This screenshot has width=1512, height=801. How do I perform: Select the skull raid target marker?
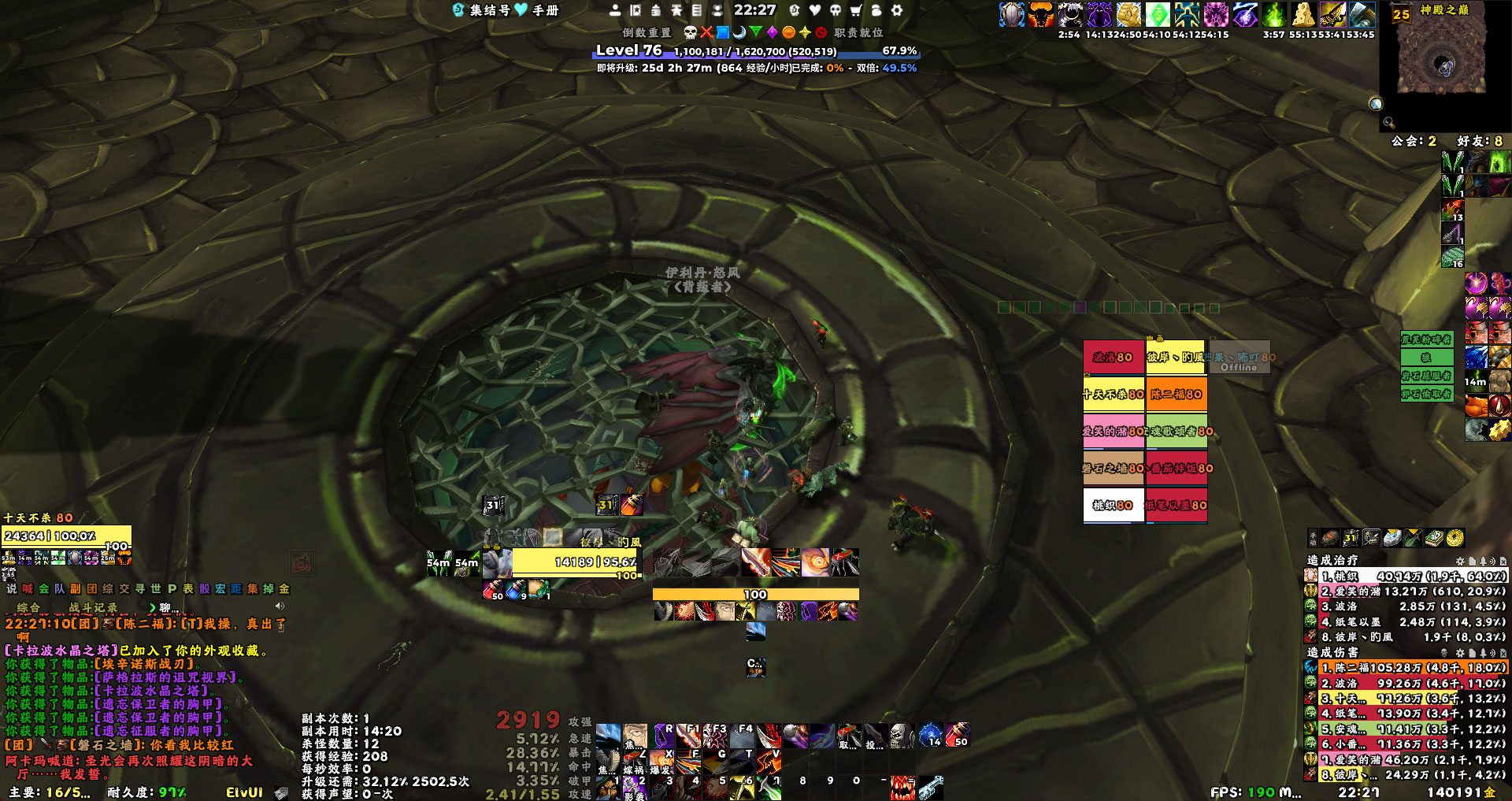coord(690,32)
